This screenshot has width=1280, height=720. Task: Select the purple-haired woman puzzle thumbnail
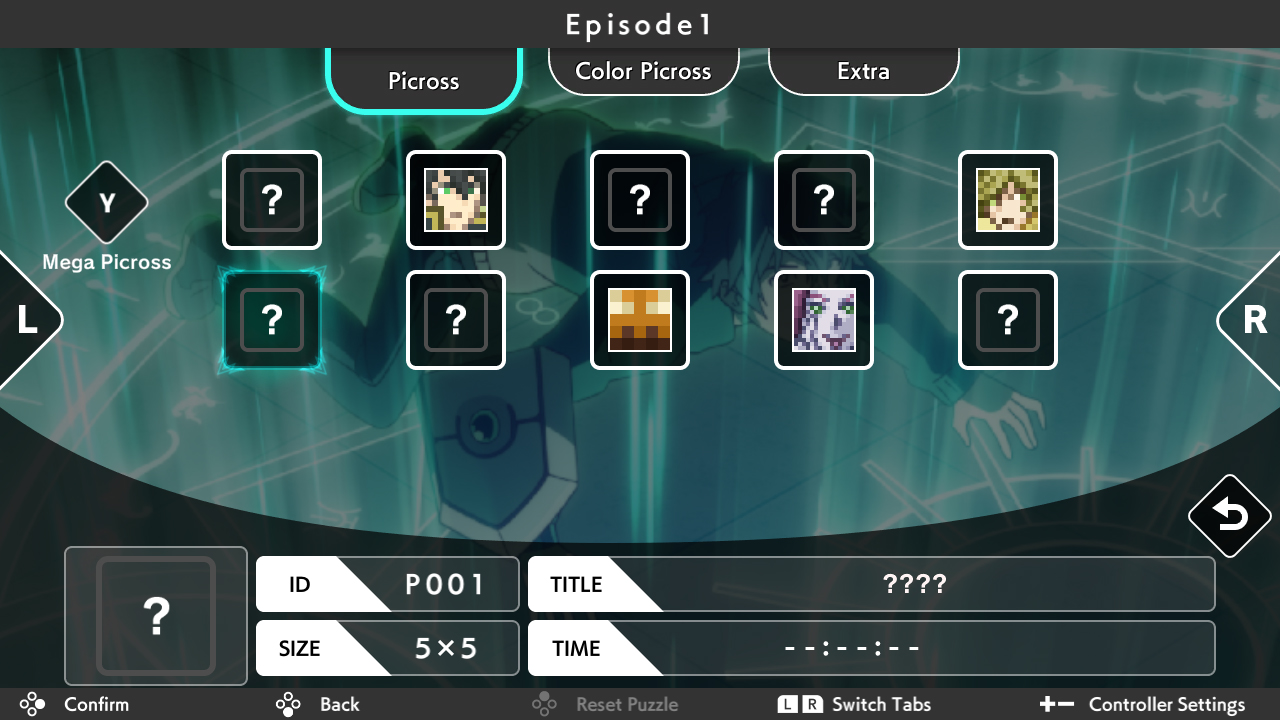tap(824, 320)
